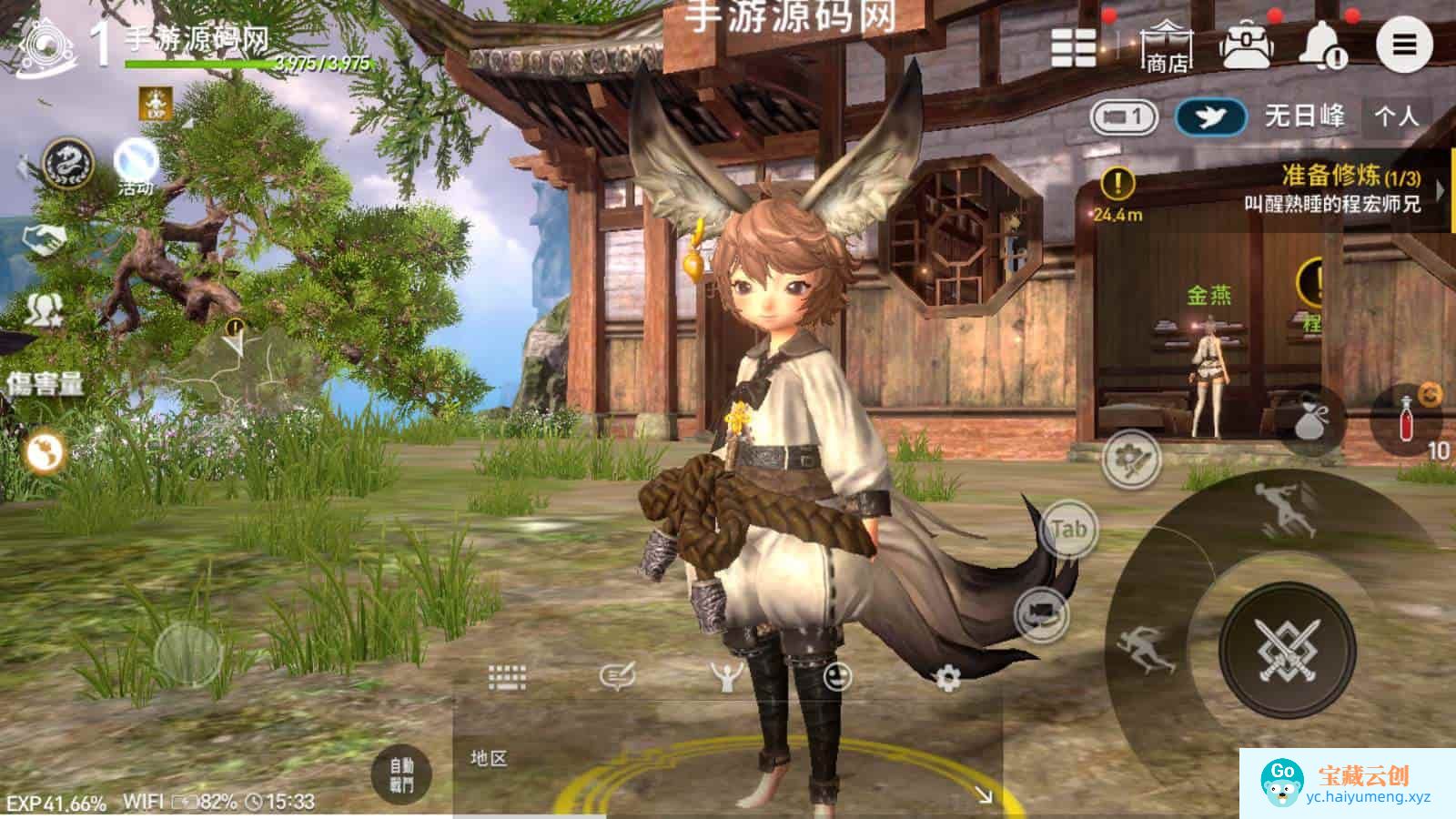This screenshot has width=1456, height=819.
Task: Attack with the crossed swords button
Action: tap(1287, 650)
